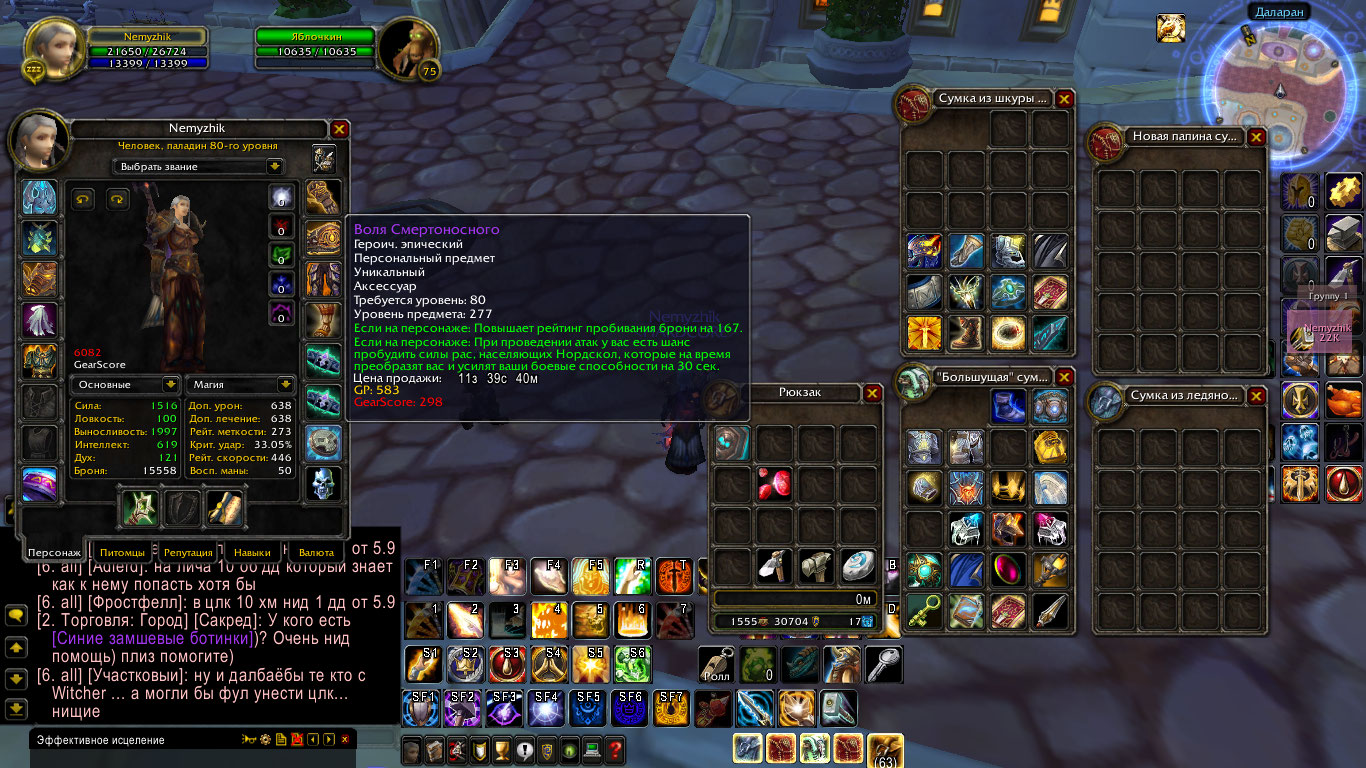The image size is (1366, 768).
Task: Use the hearthstone in the backpack
Action: (859, 567)
